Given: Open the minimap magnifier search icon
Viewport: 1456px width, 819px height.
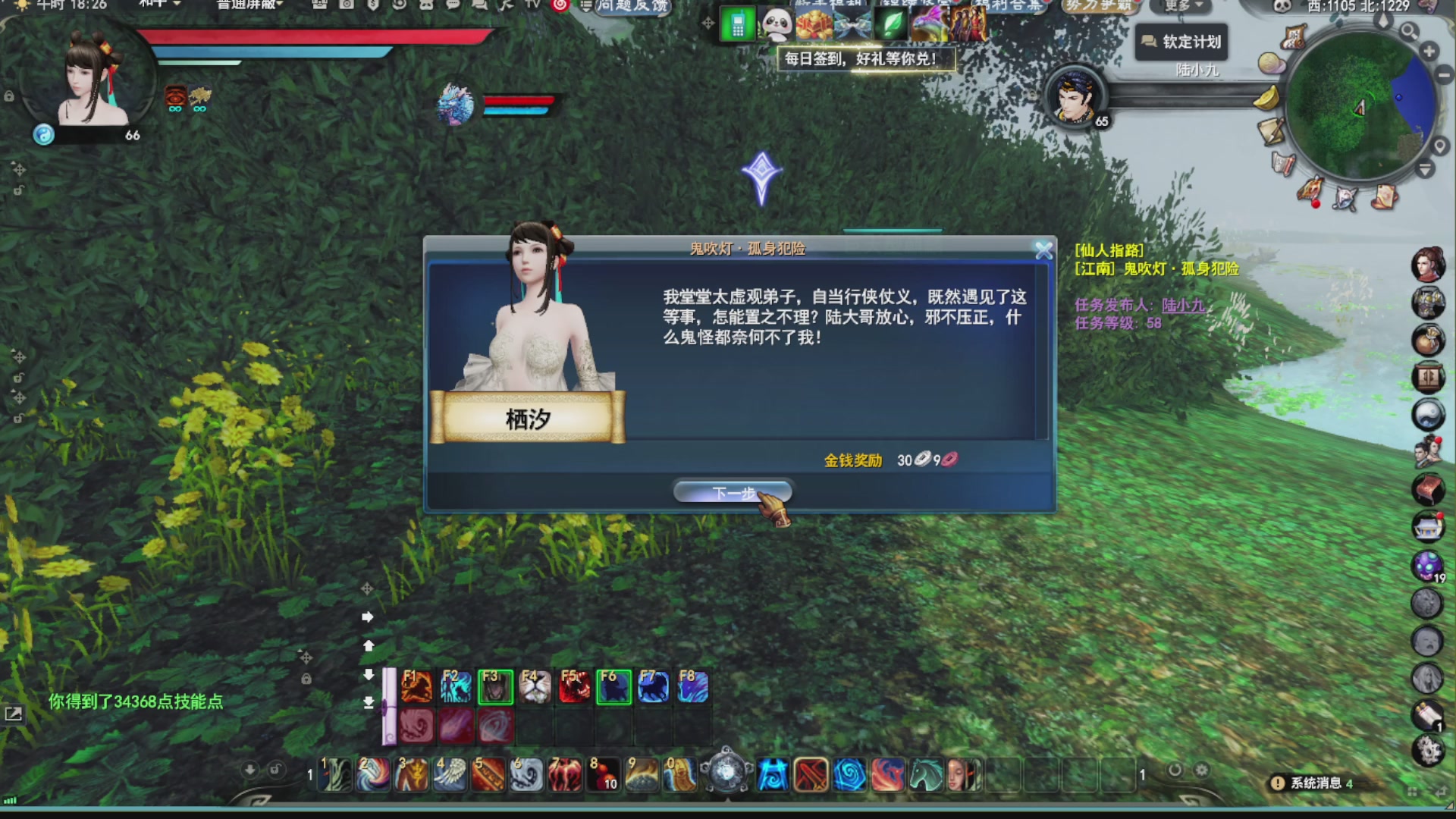Looking at the screenshot, I should click(x=1410, y=32).
